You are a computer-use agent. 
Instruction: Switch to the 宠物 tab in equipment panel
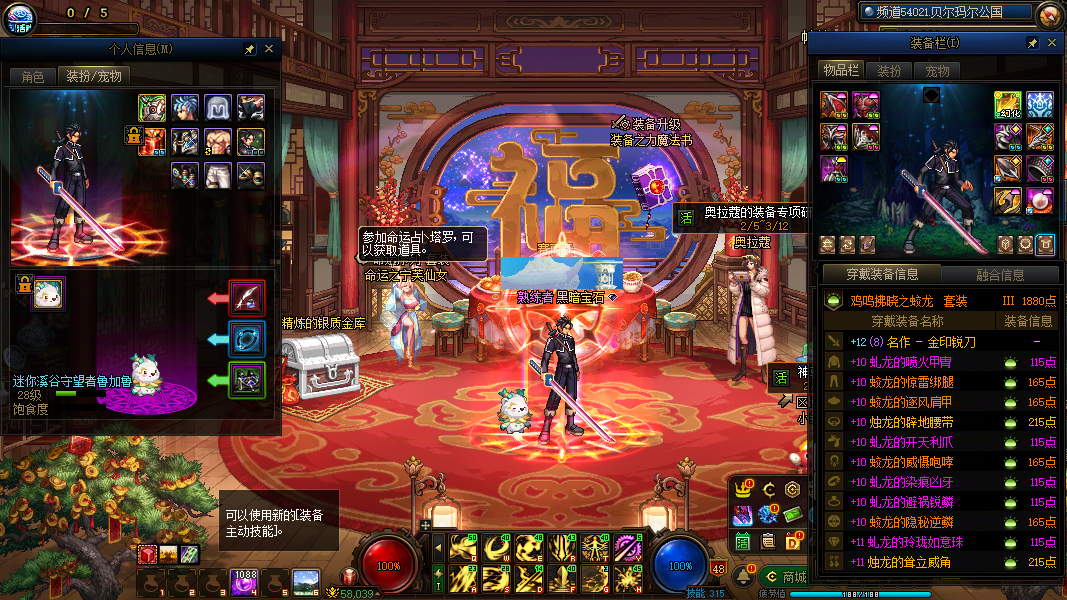[937, 71]
